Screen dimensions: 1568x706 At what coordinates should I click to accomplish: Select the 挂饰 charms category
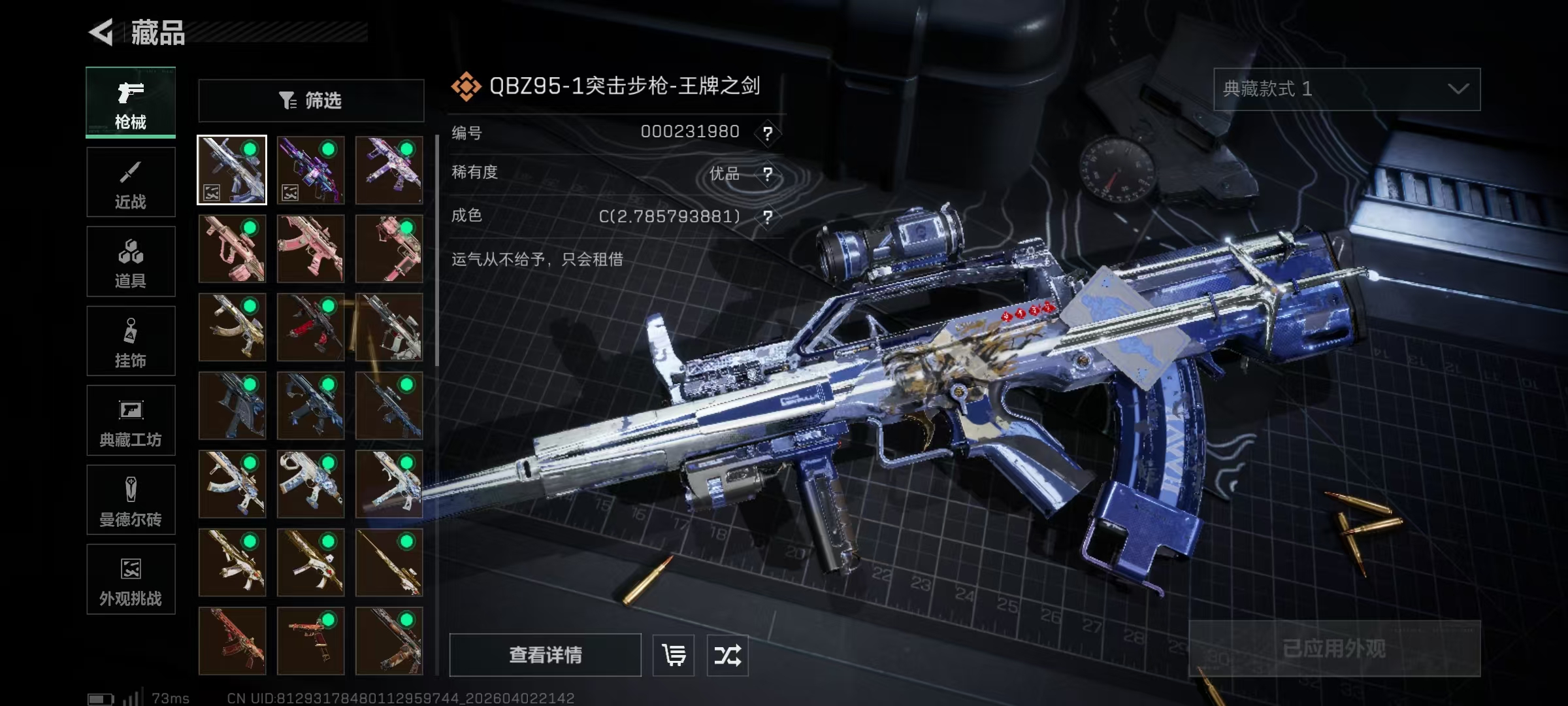(131, 341)
